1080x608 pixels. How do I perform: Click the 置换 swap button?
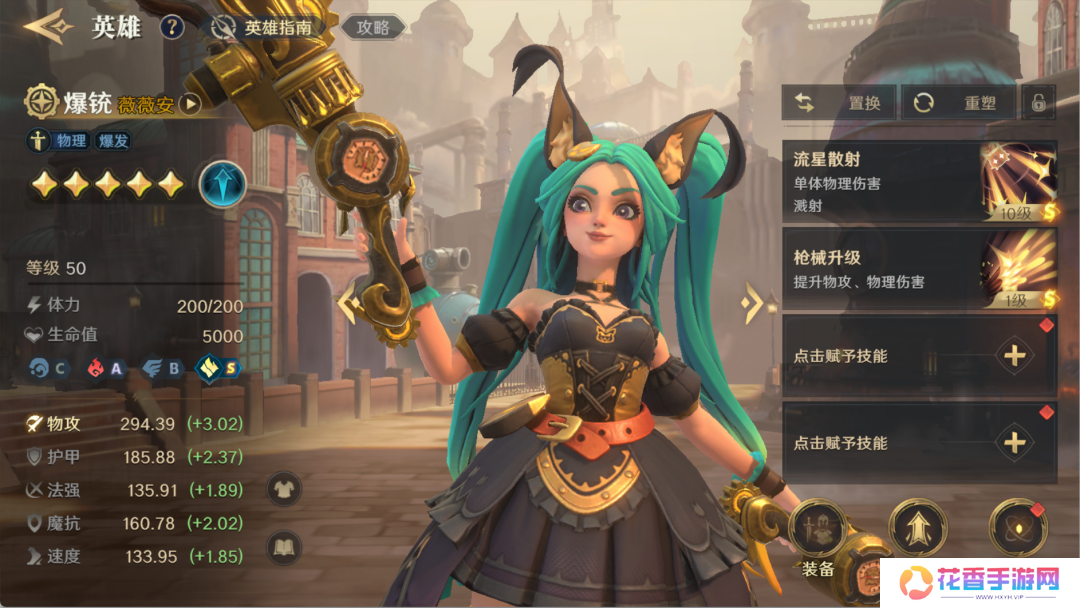click(x=840, y=102)
